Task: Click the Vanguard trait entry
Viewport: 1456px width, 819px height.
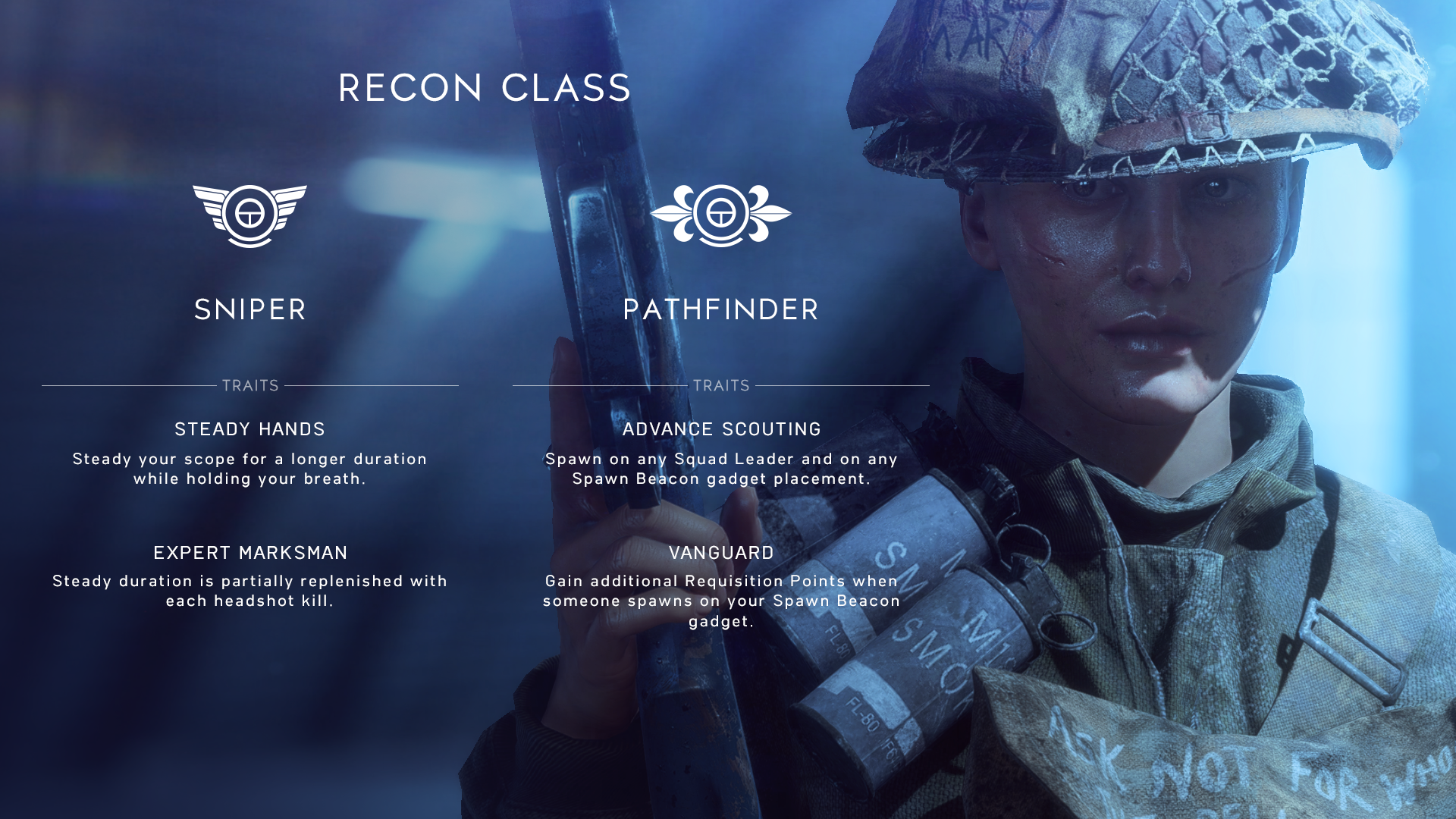Action: 721,553
